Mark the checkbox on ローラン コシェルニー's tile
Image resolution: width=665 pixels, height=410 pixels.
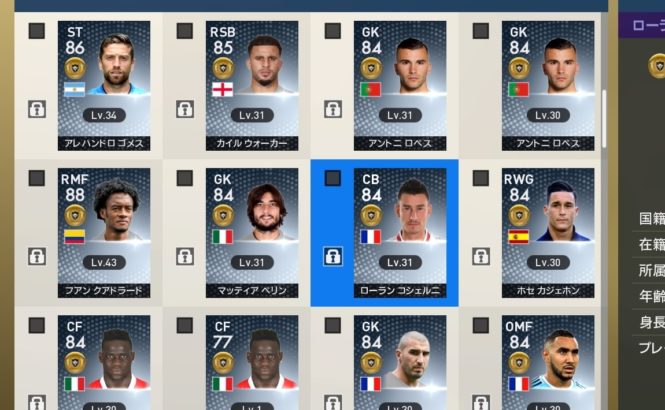coord(333,178)
